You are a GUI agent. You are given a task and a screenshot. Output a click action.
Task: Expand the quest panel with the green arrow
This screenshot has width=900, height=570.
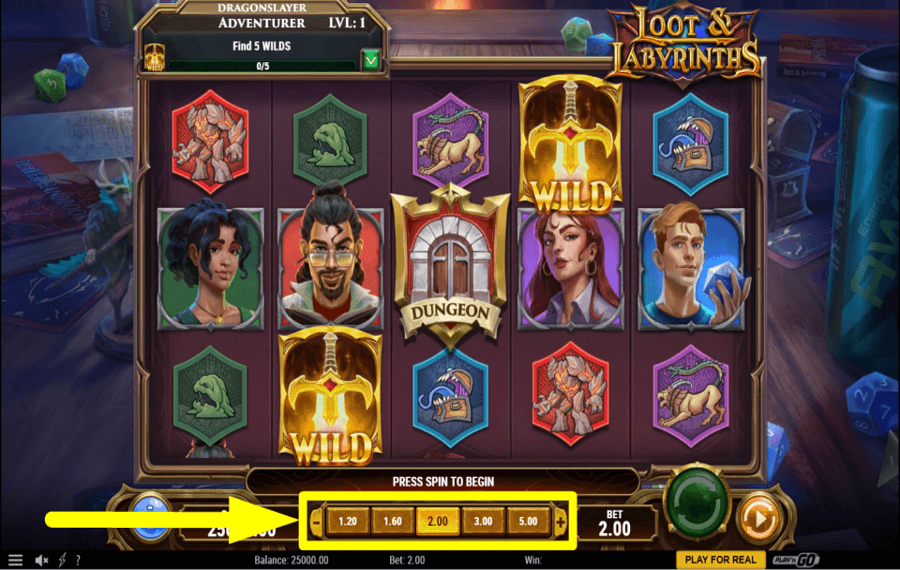tap(372, 61)
